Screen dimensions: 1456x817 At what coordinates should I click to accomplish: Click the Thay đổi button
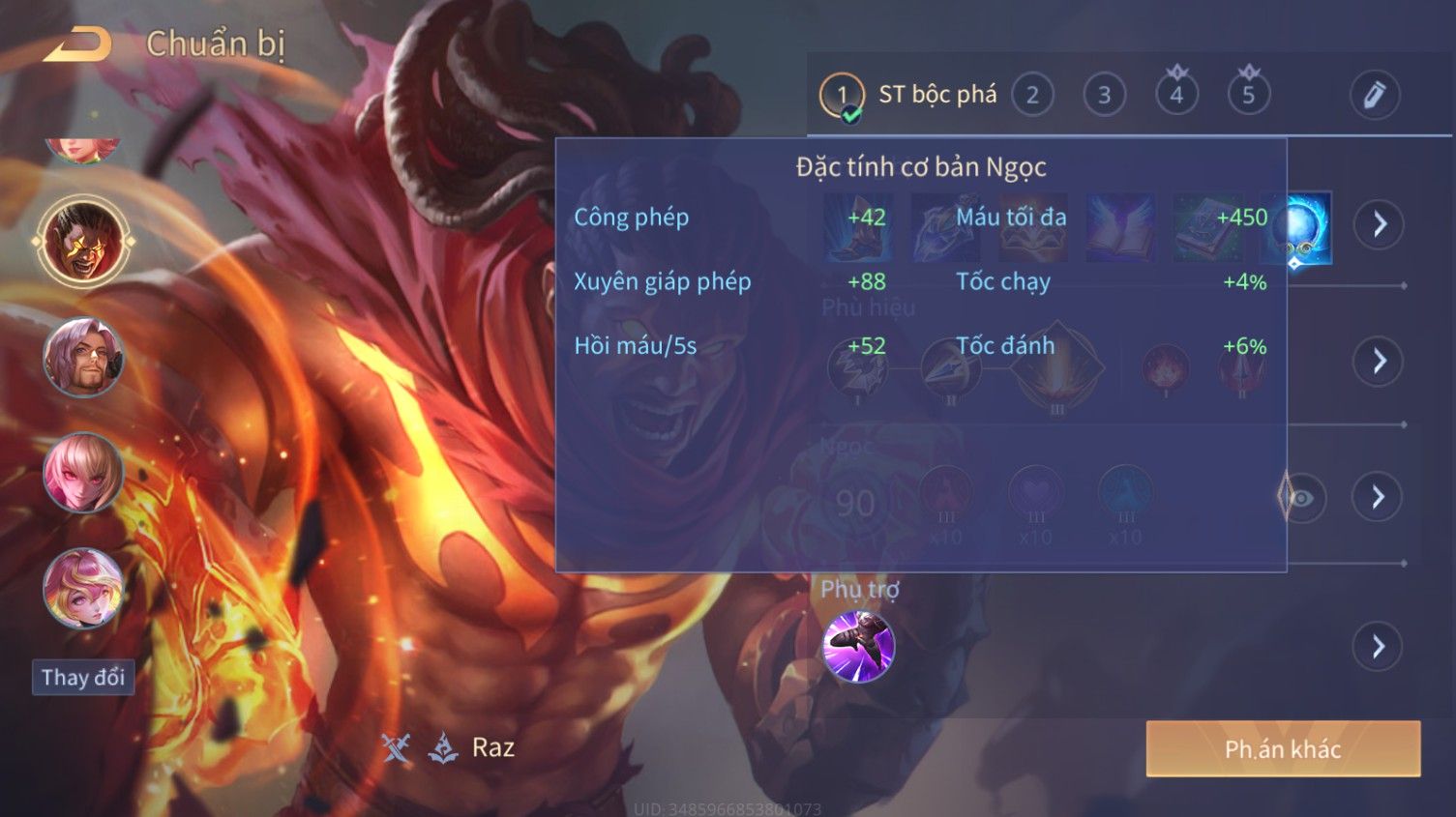(x=83, y=677)
